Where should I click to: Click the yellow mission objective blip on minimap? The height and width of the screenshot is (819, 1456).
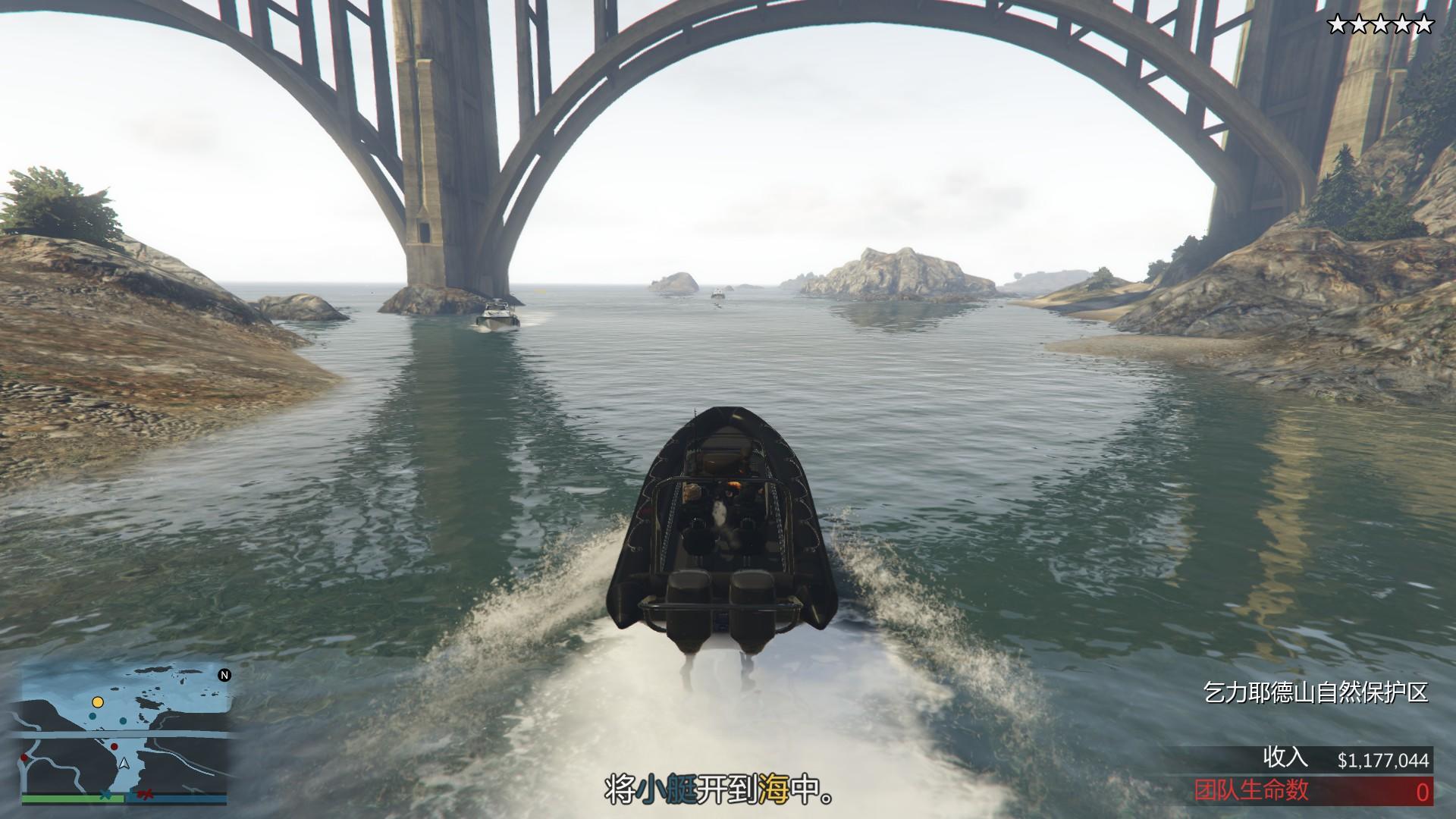(97, 702)
